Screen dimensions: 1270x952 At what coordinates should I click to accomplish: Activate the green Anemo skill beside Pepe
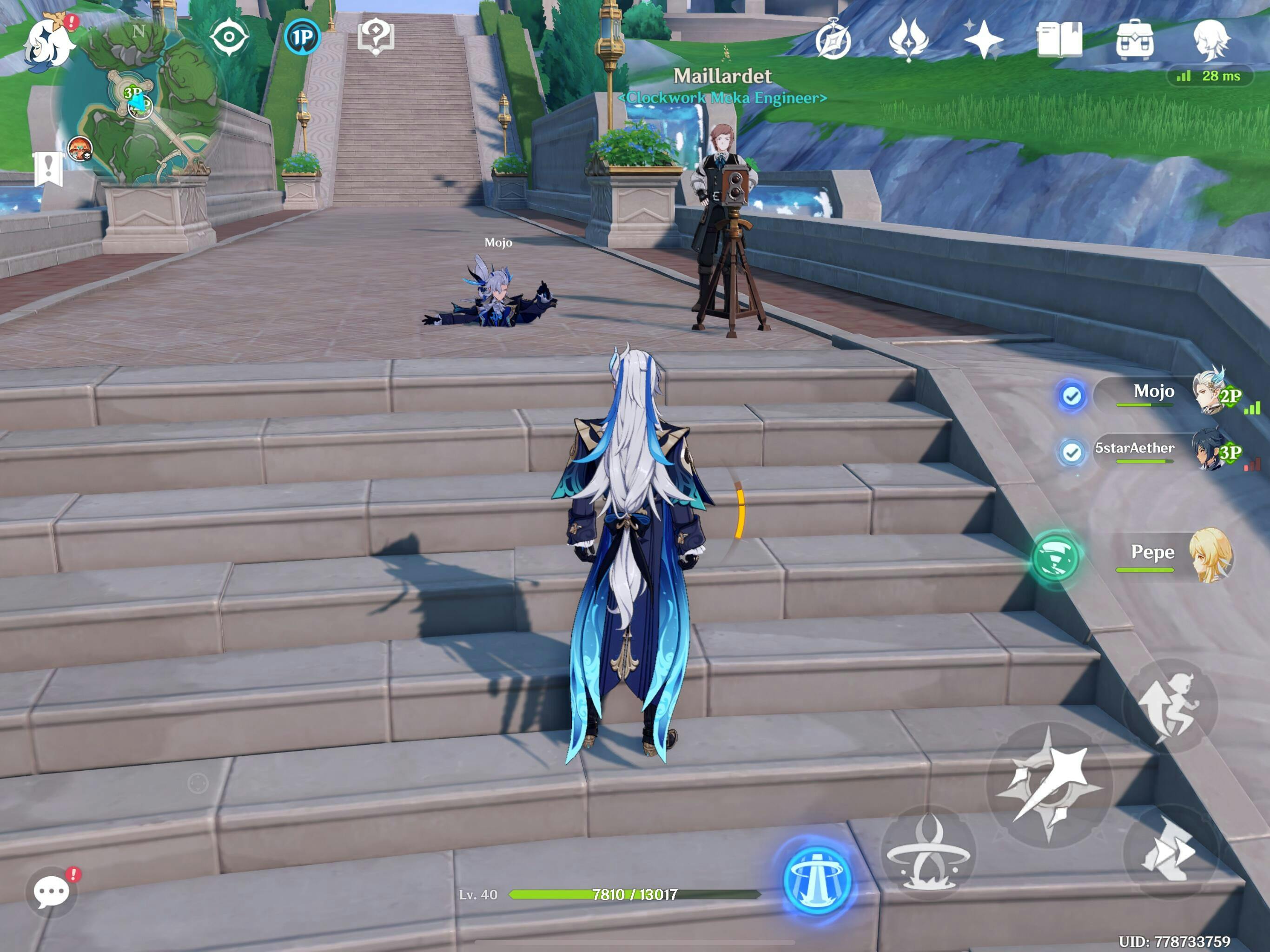click(x=1055, y=557)
